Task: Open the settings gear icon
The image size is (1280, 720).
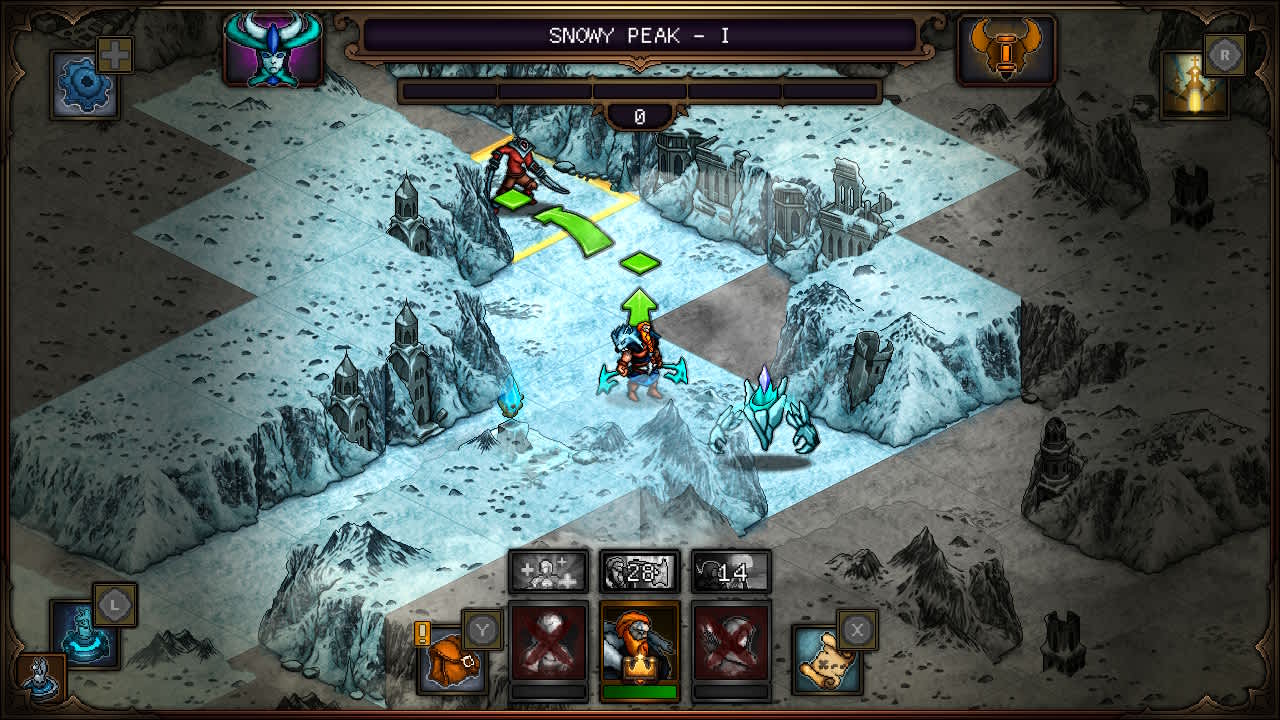Action: pos(85,85)
